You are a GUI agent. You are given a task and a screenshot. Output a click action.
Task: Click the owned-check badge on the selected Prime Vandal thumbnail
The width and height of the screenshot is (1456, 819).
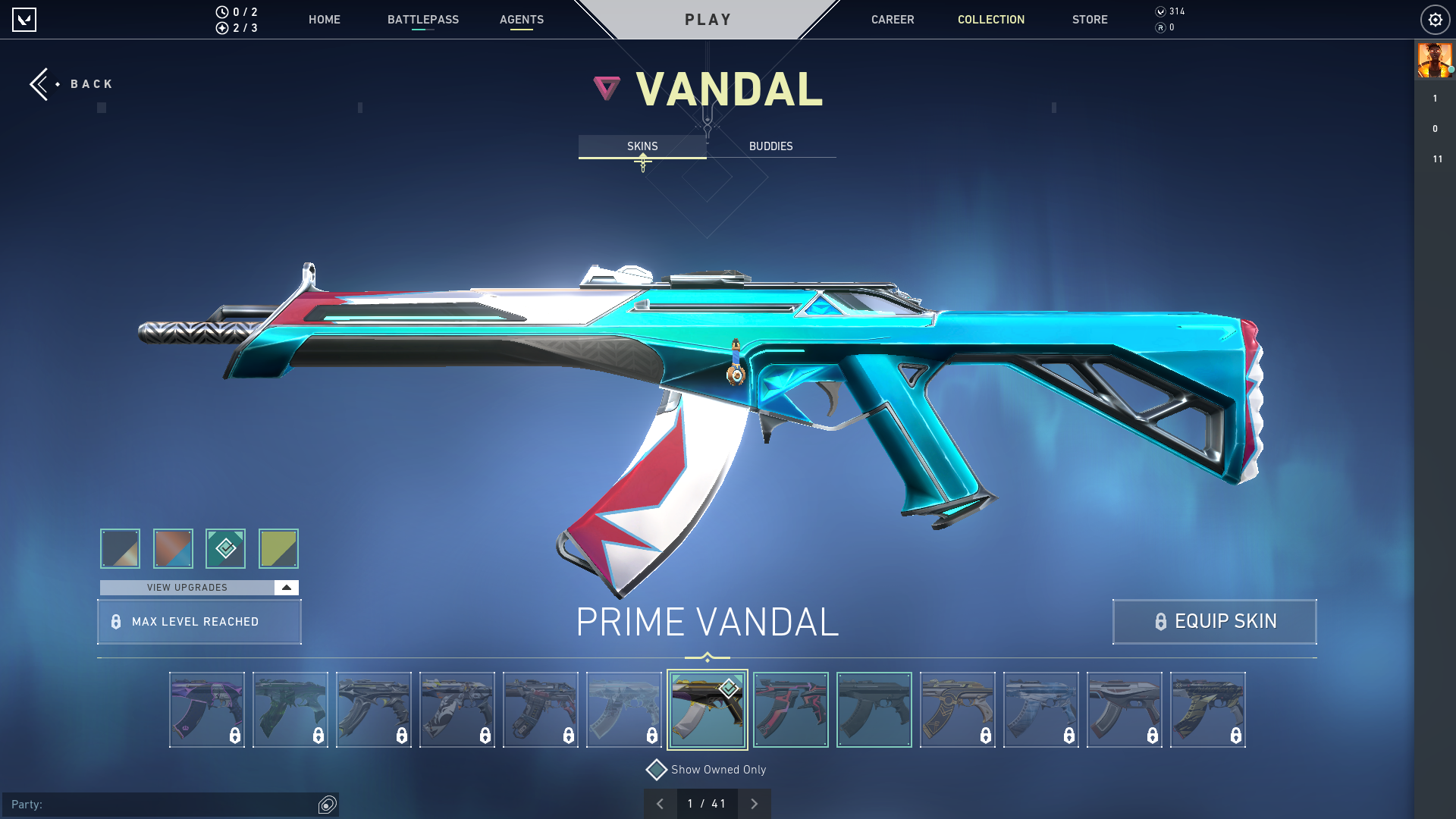(728, 688)
